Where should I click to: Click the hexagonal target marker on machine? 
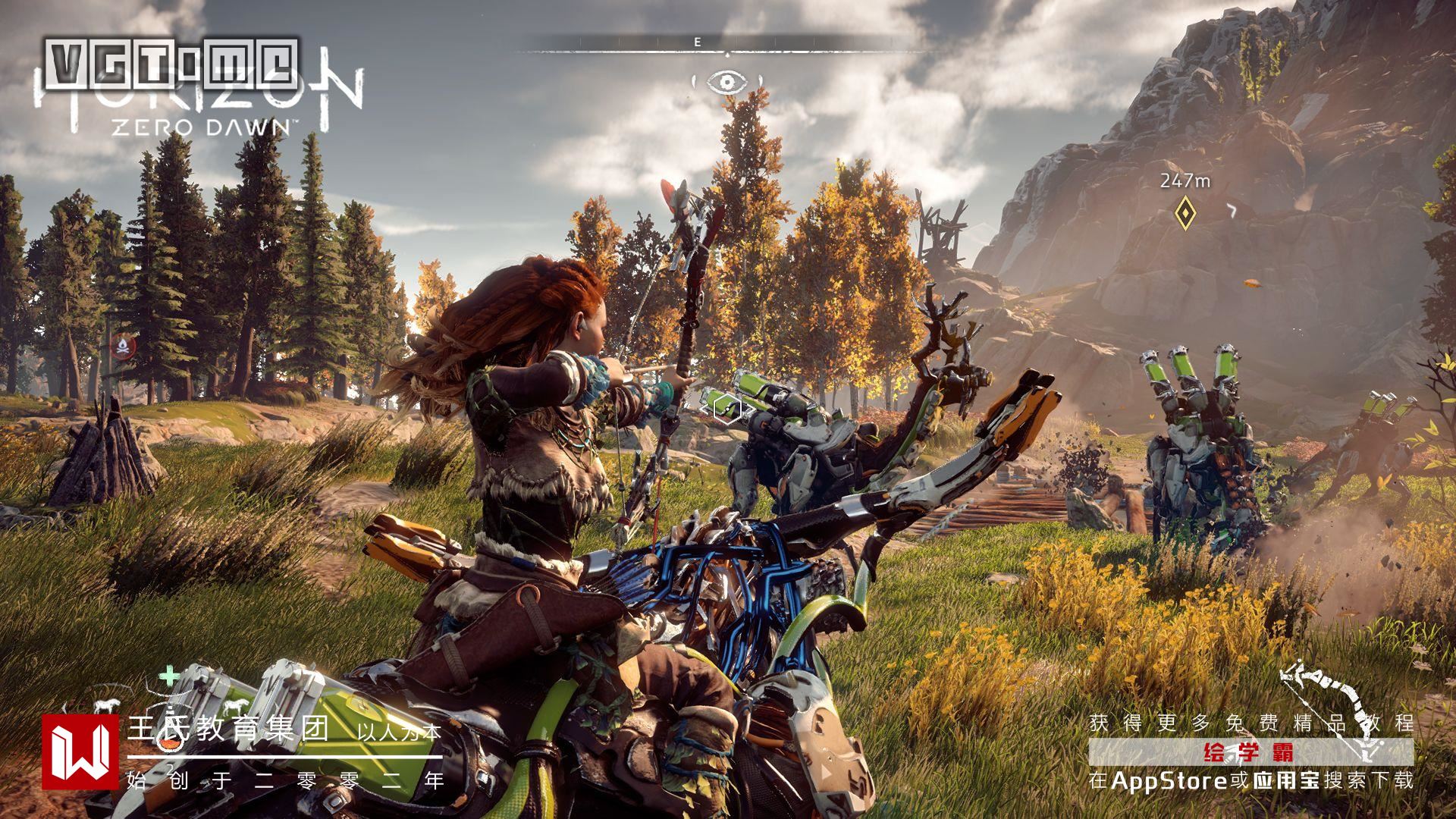(x=726, y=410)
